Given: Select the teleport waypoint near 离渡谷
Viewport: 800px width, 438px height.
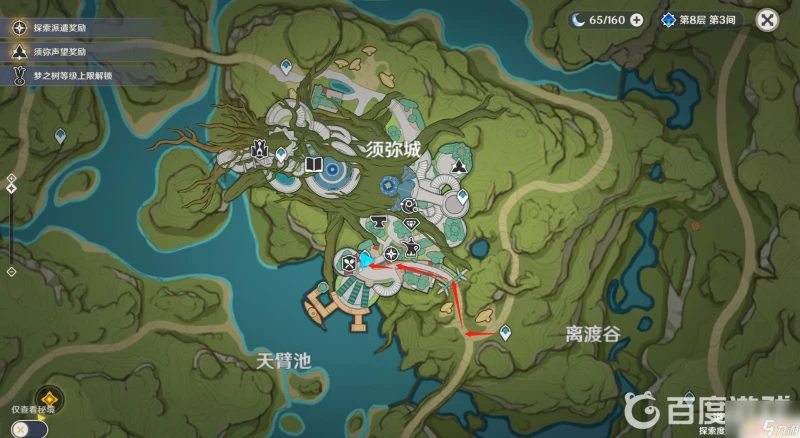Looking at the screenshot, I should click(505, 331).
